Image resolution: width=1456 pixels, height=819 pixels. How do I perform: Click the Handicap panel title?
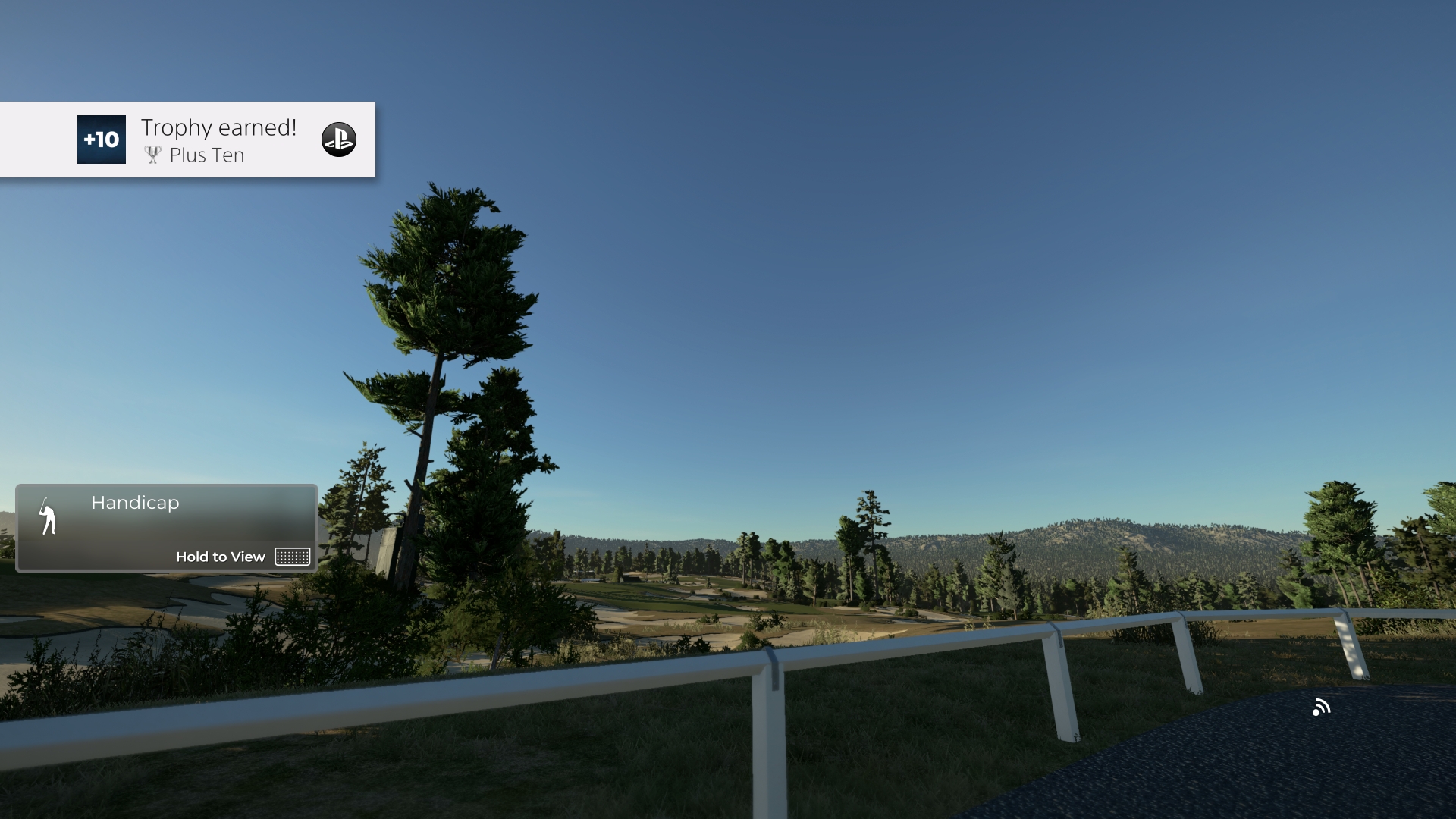pos(134,502)
